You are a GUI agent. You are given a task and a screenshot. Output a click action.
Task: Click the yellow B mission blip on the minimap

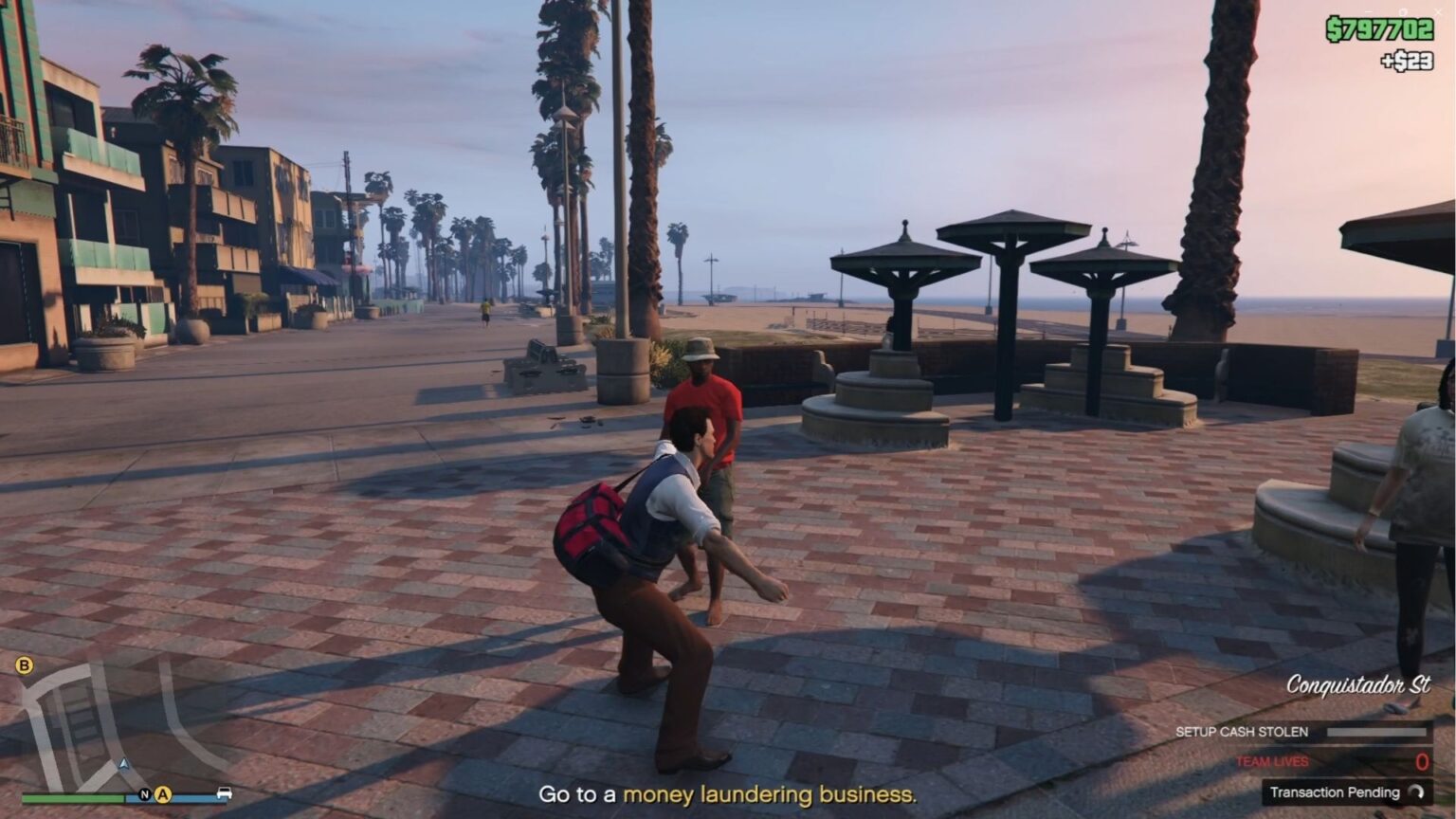[x=25, y=664]
